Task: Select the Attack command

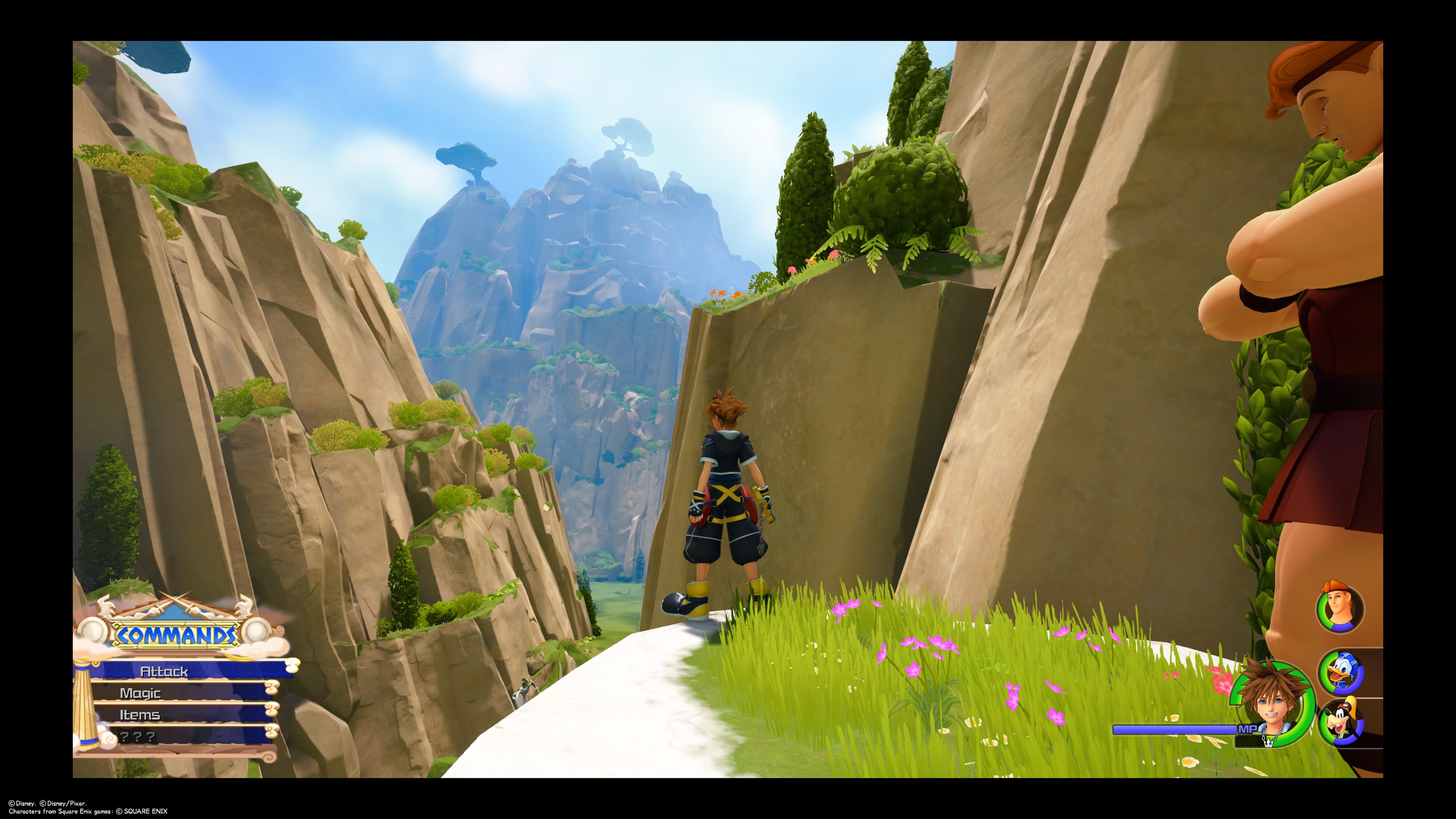Action: pyautogui.click(x=164, y=671)
